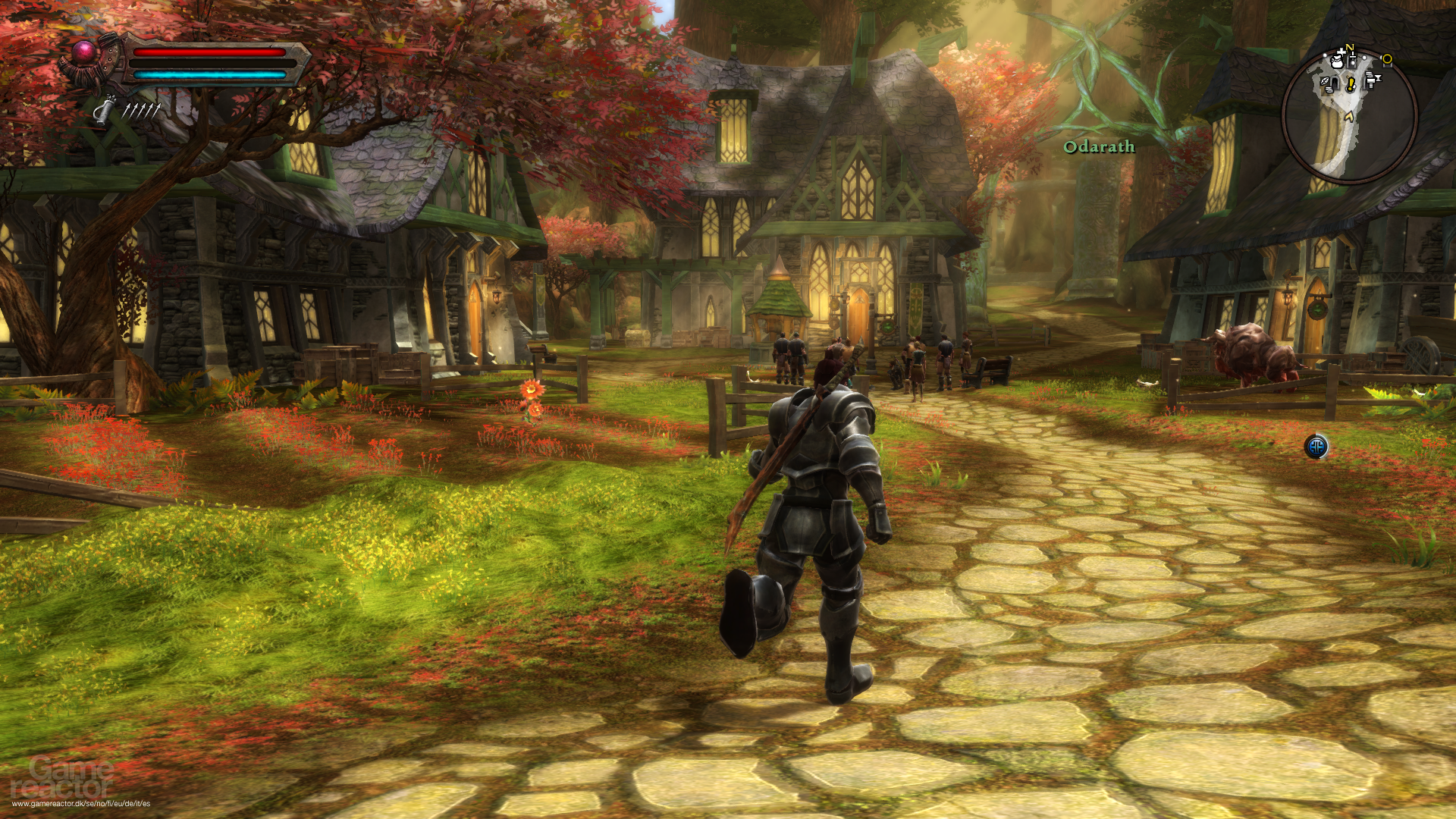Open the circular minimap
The height and width of the screenshot is (819, 1456).
(1349, 116)
